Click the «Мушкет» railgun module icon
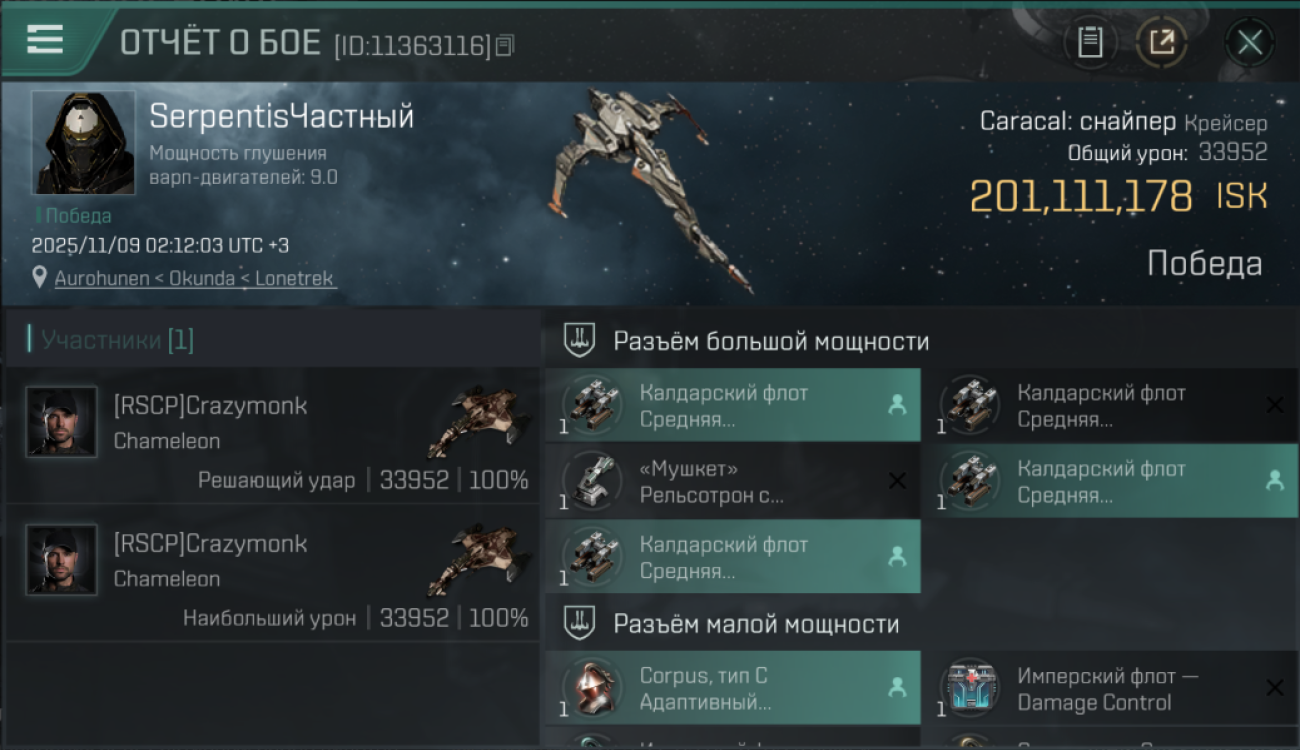The height and width of the screenshot is (750, 1300). [x=593, y=480]
